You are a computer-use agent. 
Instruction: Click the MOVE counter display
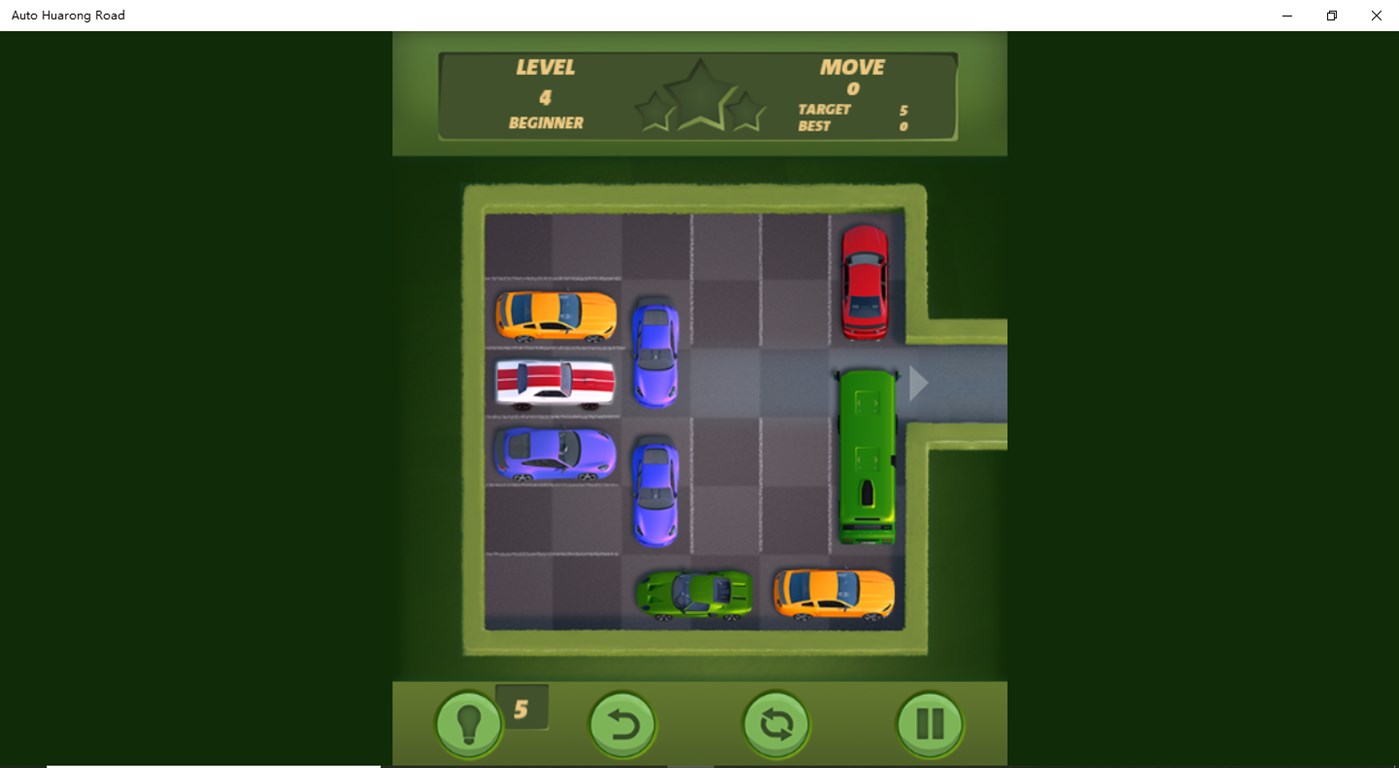click(851, 76)
